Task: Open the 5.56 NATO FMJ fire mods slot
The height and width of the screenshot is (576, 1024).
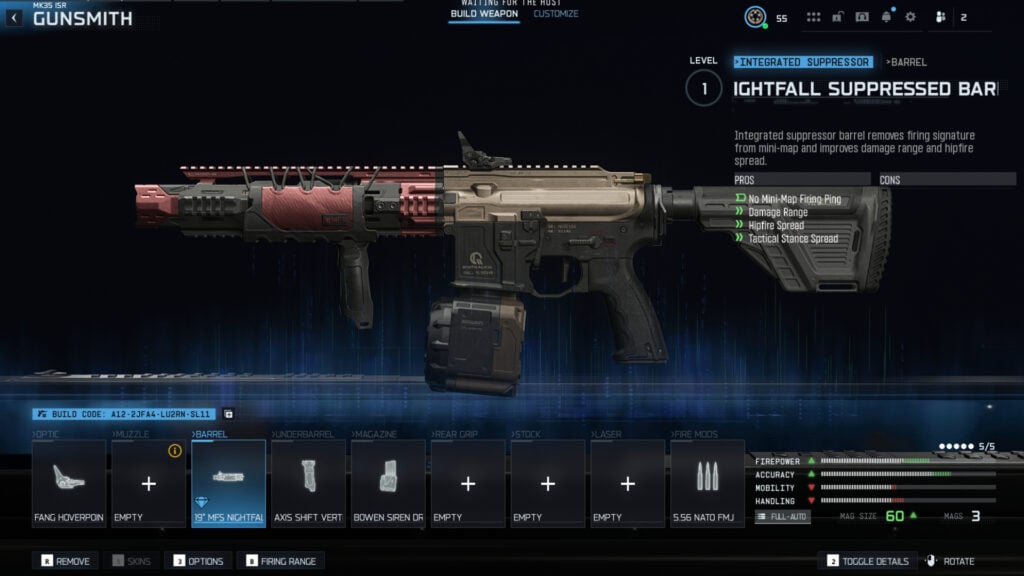Action: point(707,483)
